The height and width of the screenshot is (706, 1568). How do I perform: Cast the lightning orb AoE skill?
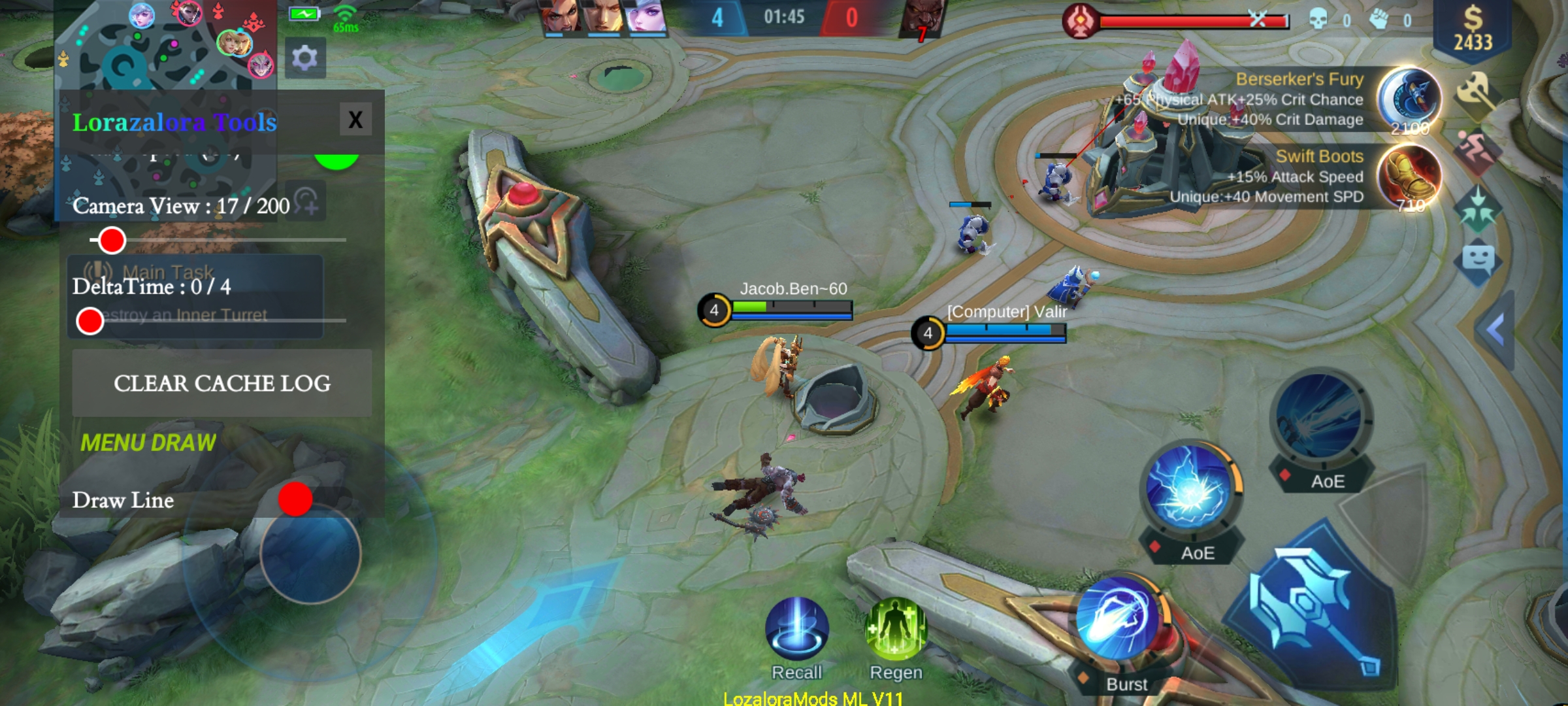1190,487
